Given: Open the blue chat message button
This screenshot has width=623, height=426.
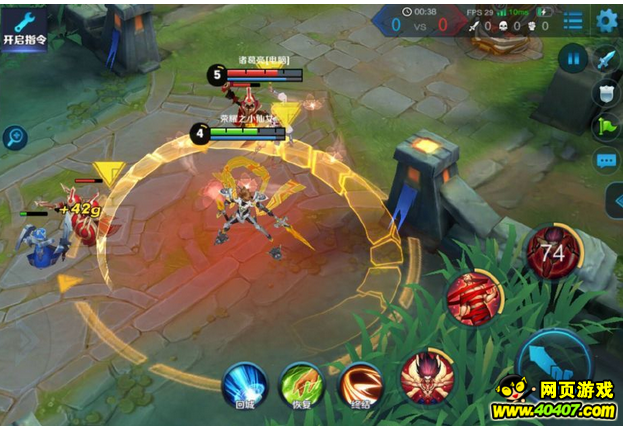Looking at the screenshot, I should coord(606,160).
